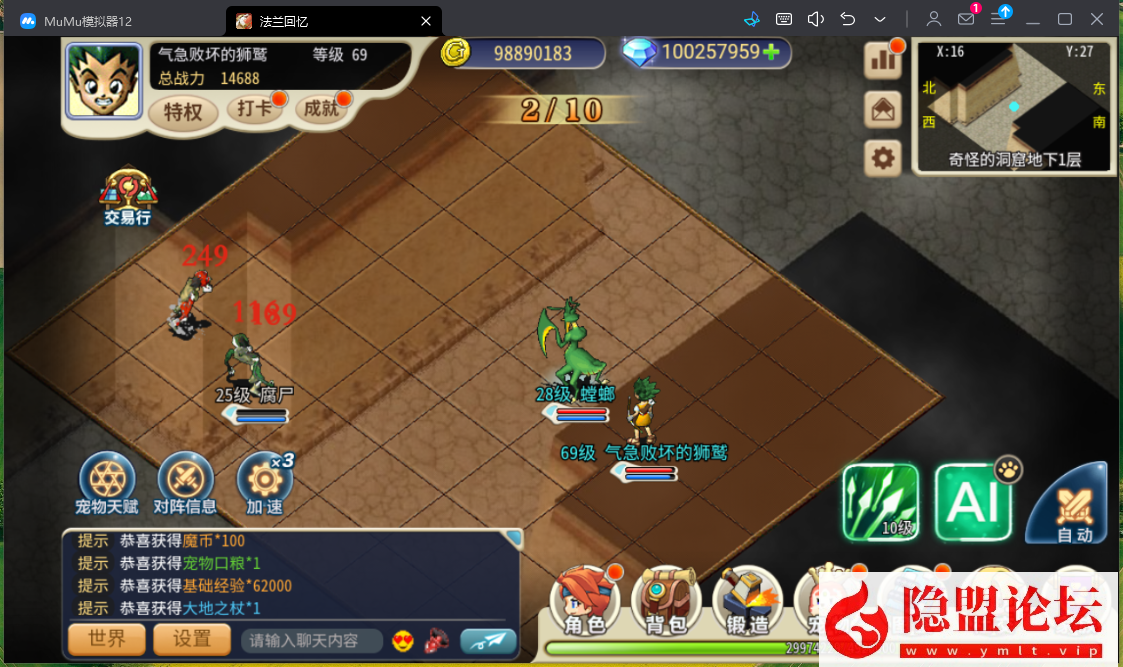Open the ranking bar-chart icon
The image size is (1123, 667).
pyautogui.click(x=882, y=60)
